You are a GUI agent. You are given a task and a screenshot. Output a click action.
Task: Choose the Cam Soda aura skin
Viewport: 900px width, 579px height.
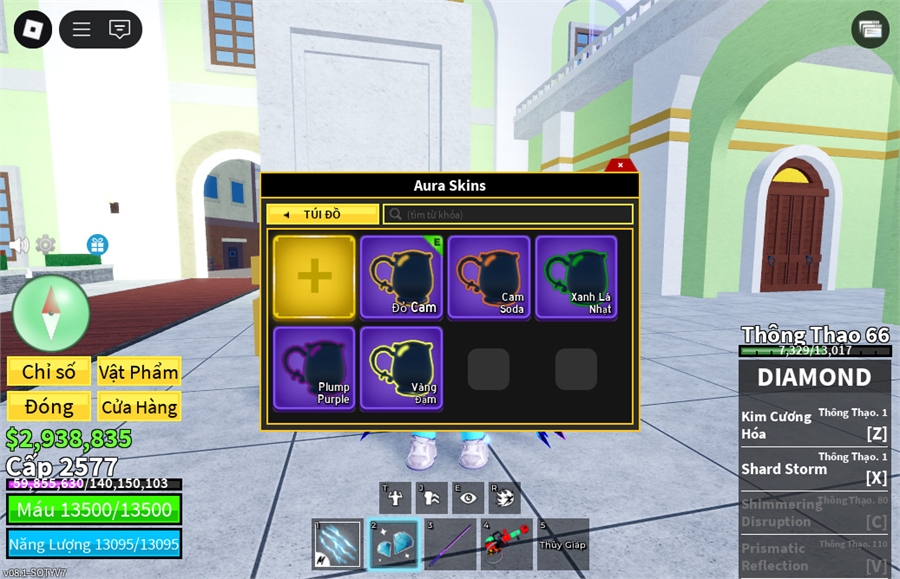(x=489, y=277)
